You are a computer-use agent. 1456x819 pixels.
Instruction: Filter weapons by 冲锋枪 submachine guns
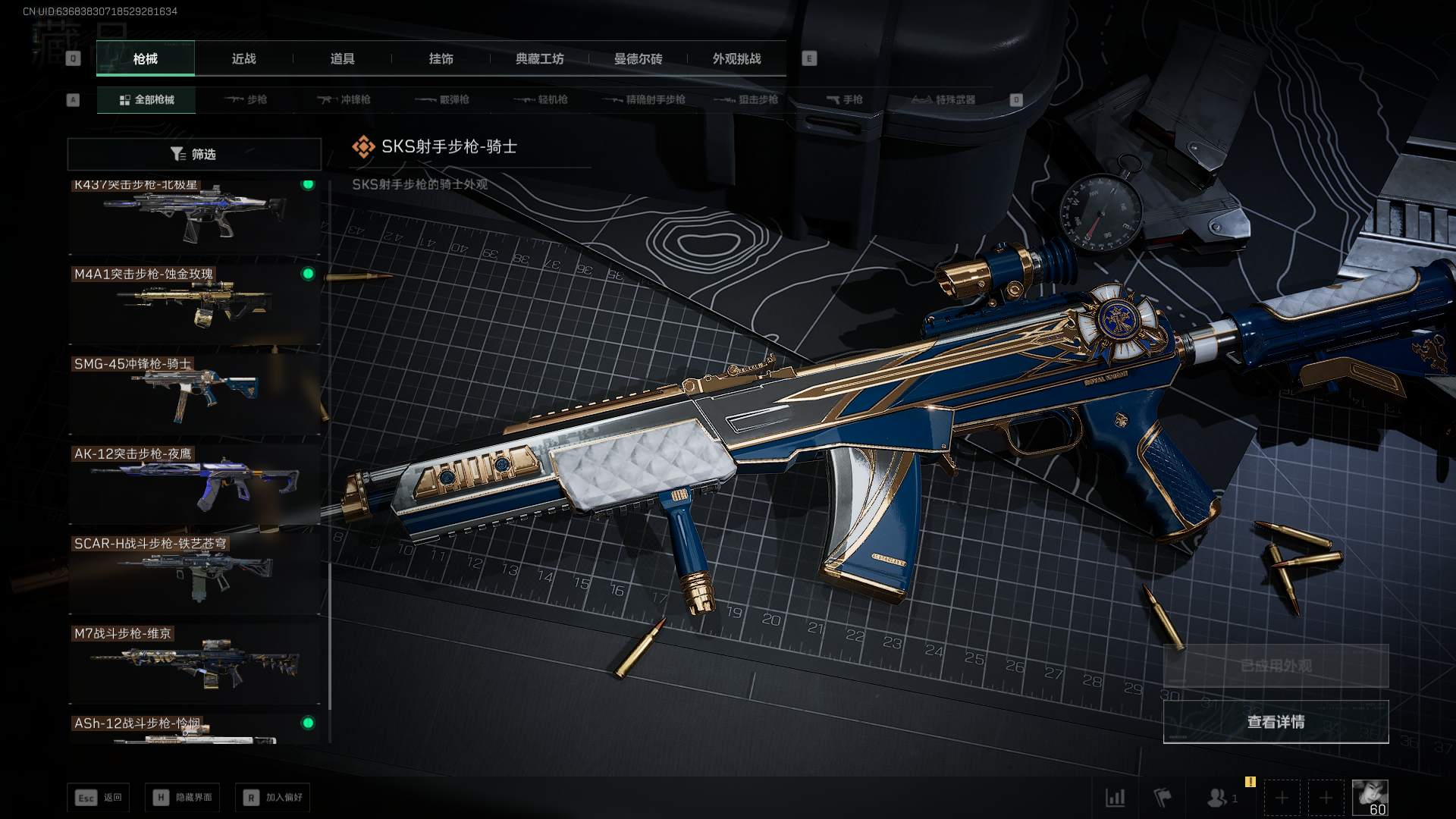click(x=344, y=99)
